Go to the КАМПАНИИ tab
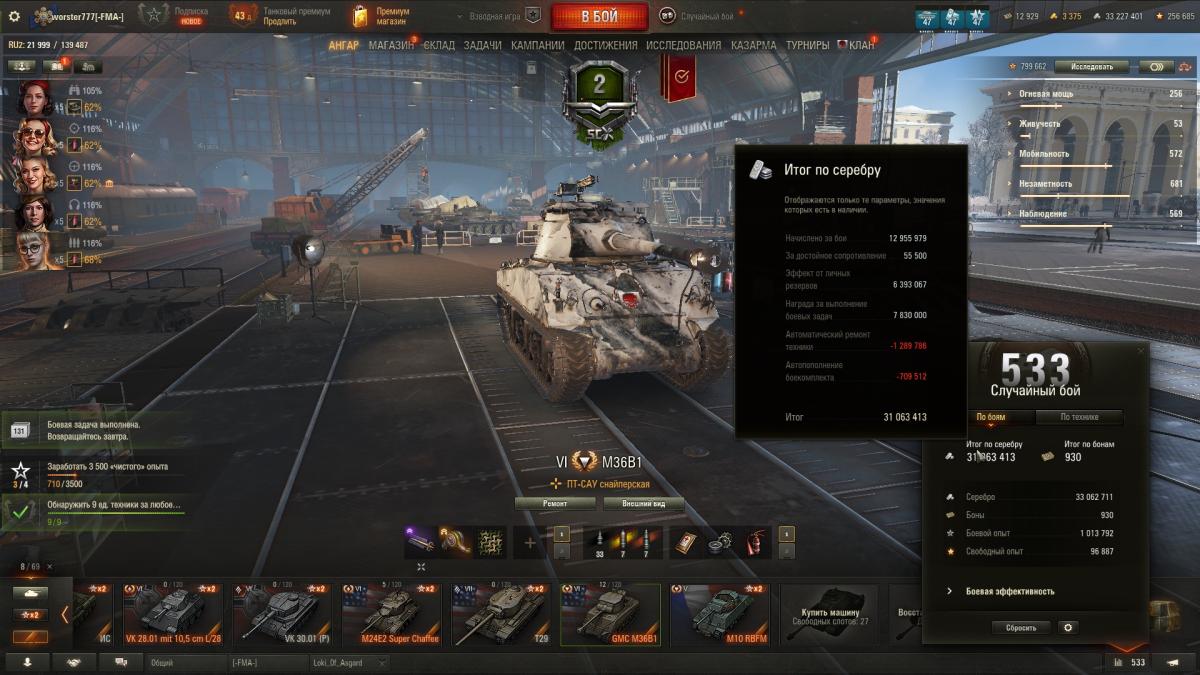1200x675 pixels. 537,45
